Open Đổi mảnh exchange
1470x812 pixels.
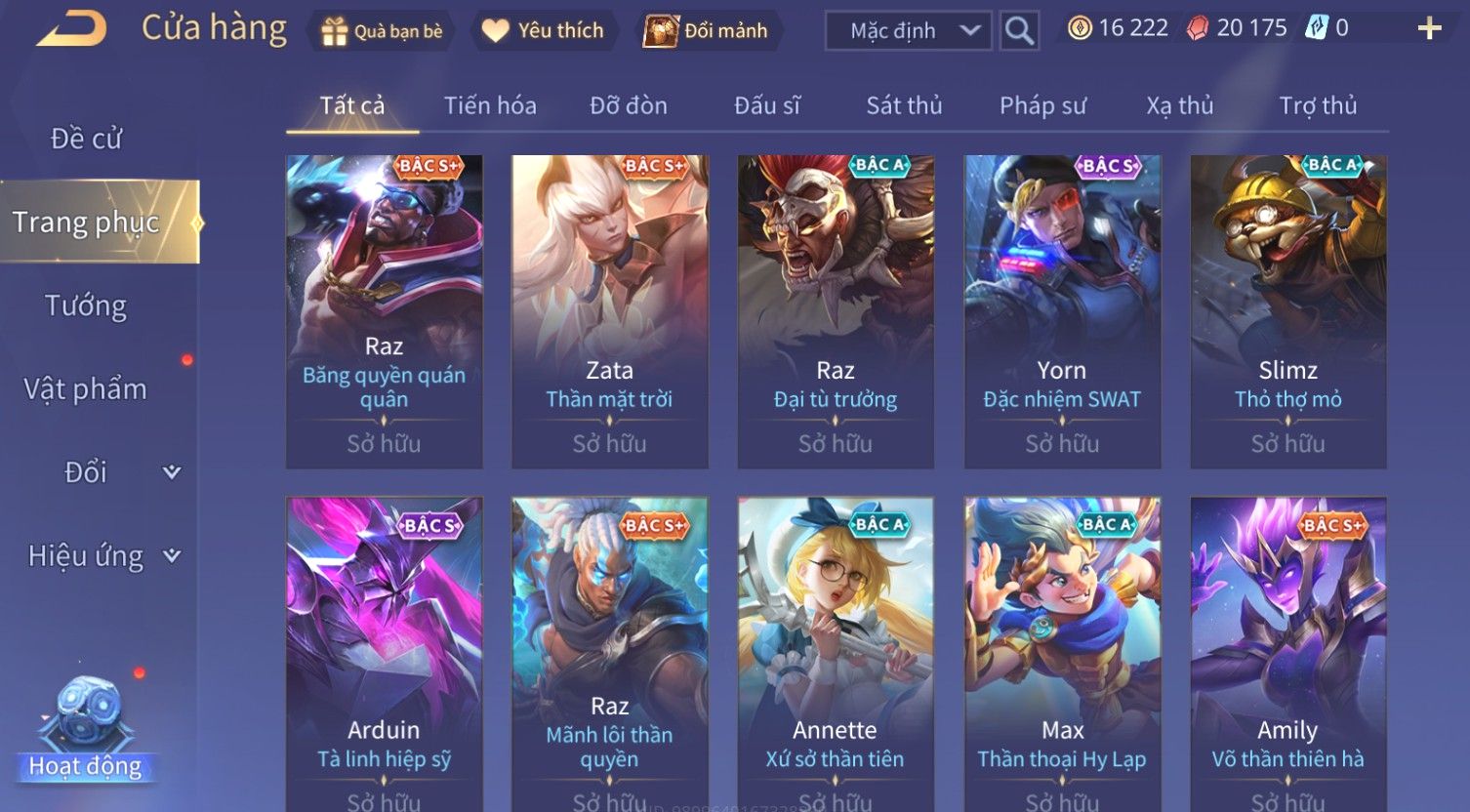click(x=706, y=31)
